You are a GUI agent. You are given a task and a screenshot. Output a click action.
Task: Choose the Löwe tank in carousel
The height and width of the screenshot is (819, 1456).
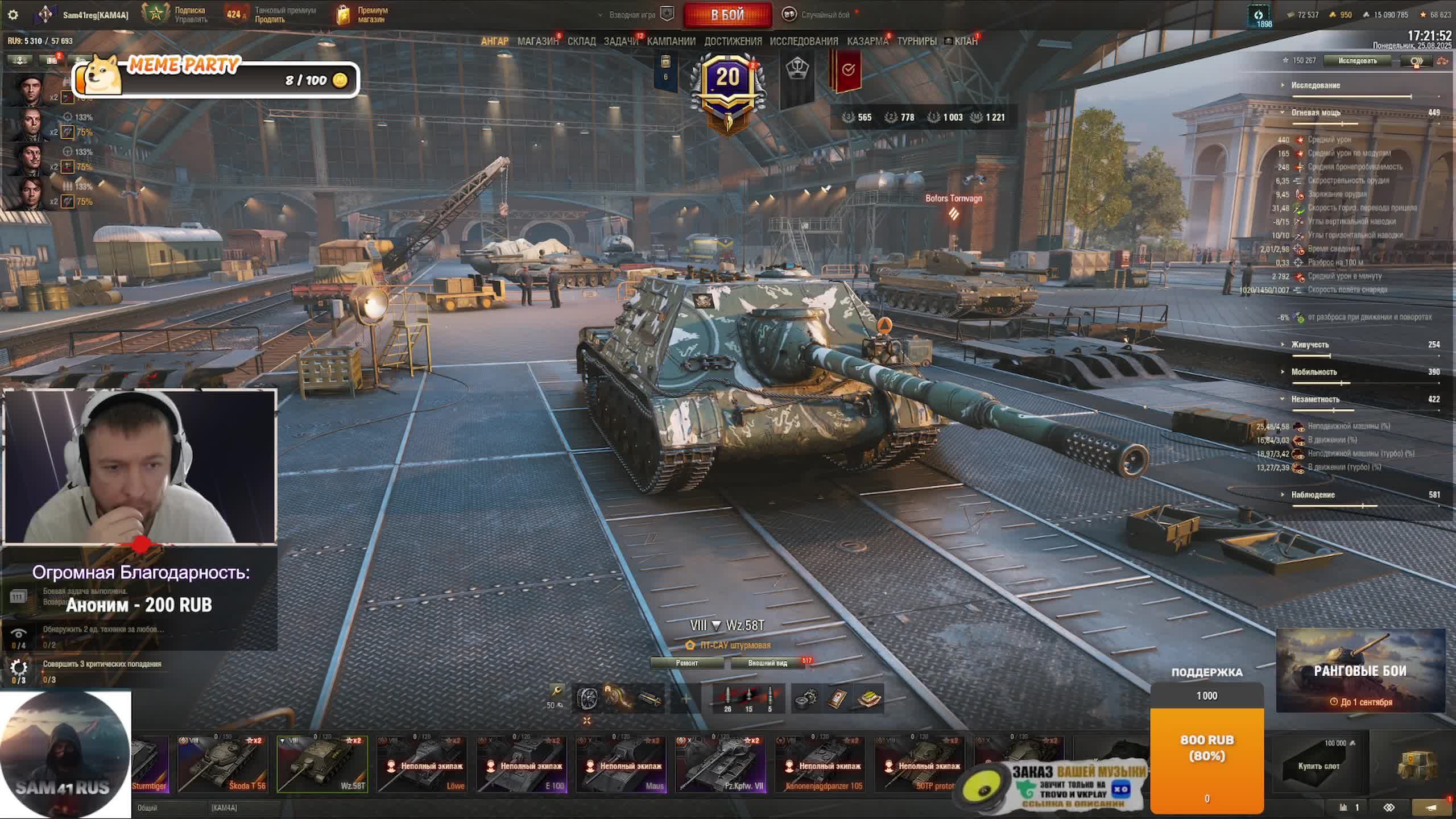point(421,764)
